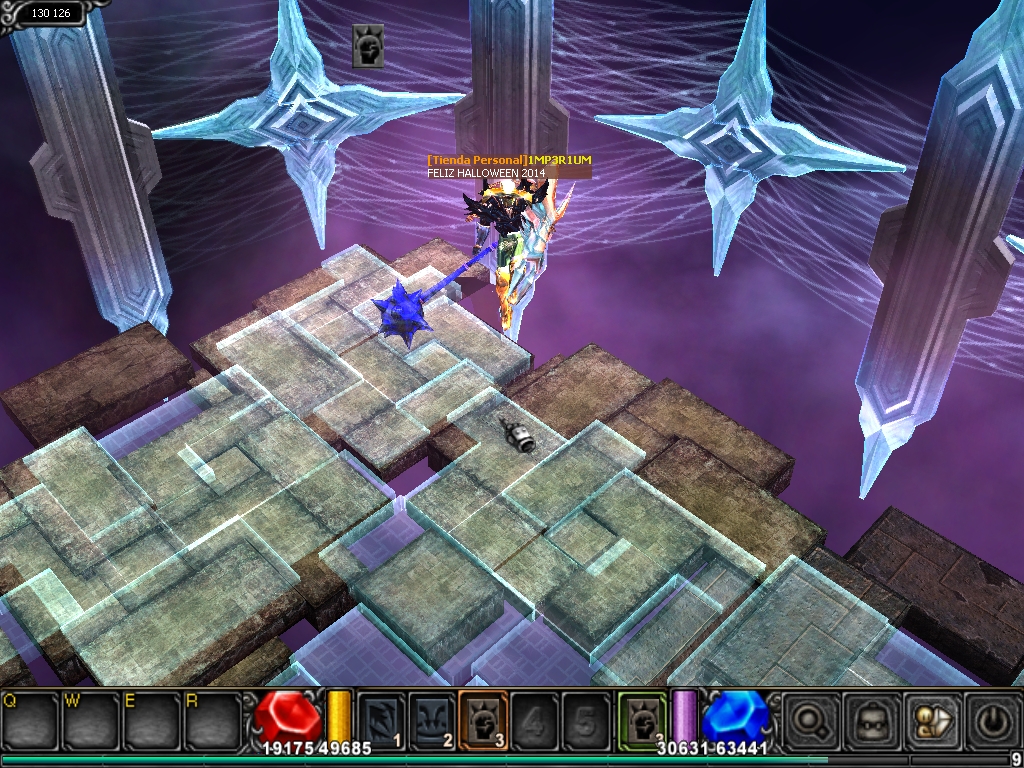Viewport: 1024px width, 768px height.
Task: Open the bag button beside the magnifier
Action: pyautogui.click(x=870, y=718)
